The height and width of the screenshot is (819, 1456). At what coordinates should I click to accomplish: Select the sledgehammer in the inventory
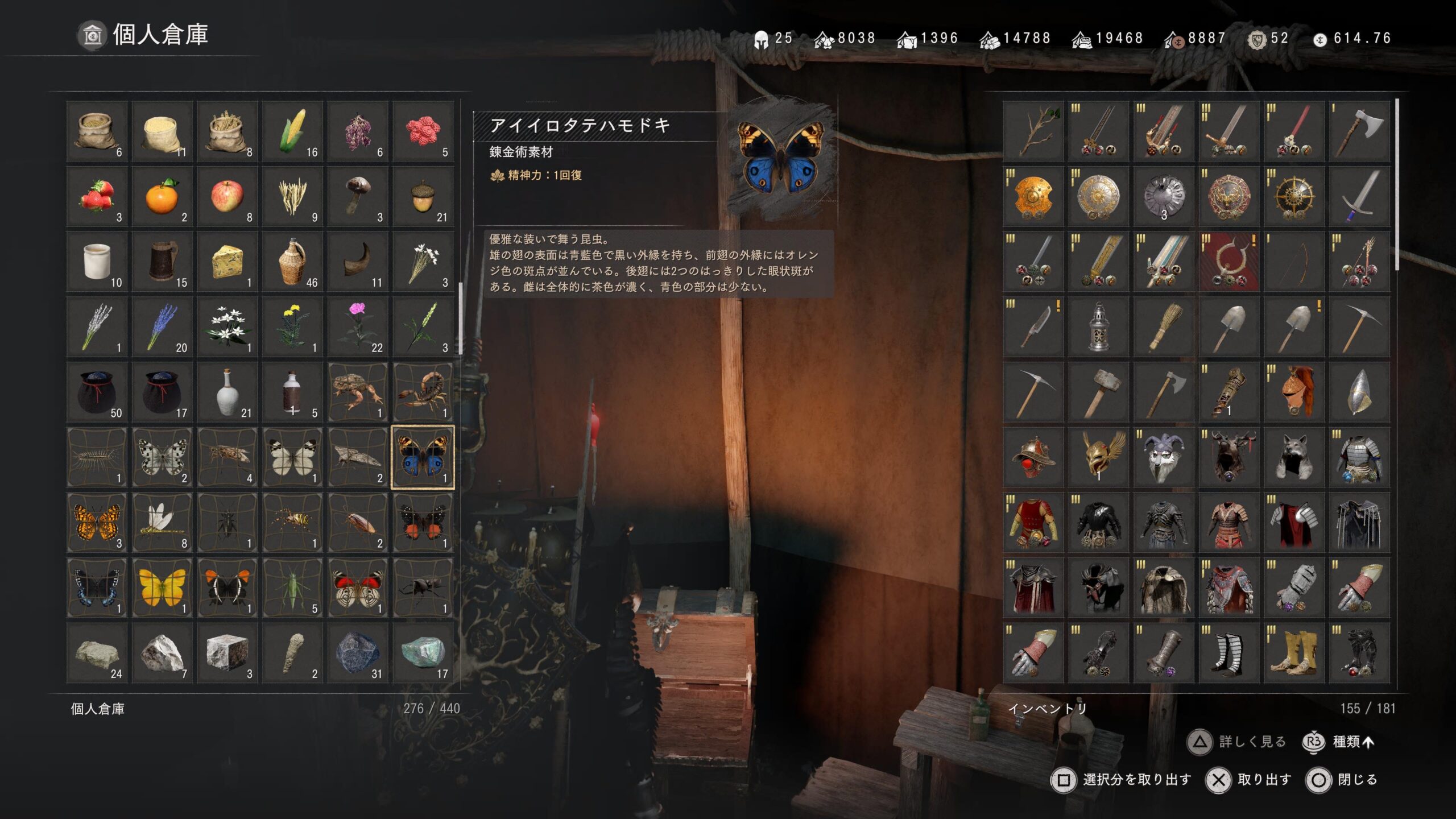(x=1098, y=392)
